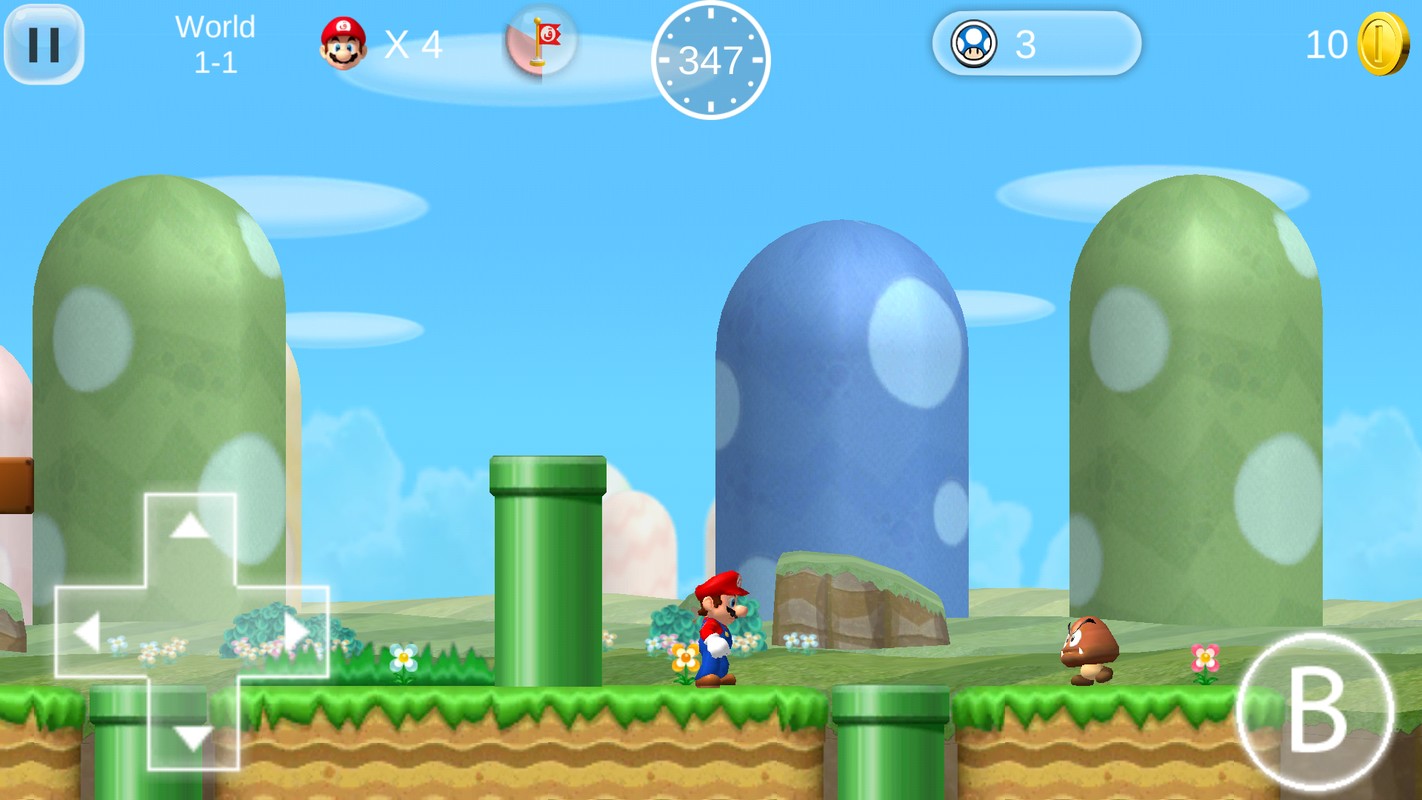Tap the Toad lives number 3

pos(1023,44)
